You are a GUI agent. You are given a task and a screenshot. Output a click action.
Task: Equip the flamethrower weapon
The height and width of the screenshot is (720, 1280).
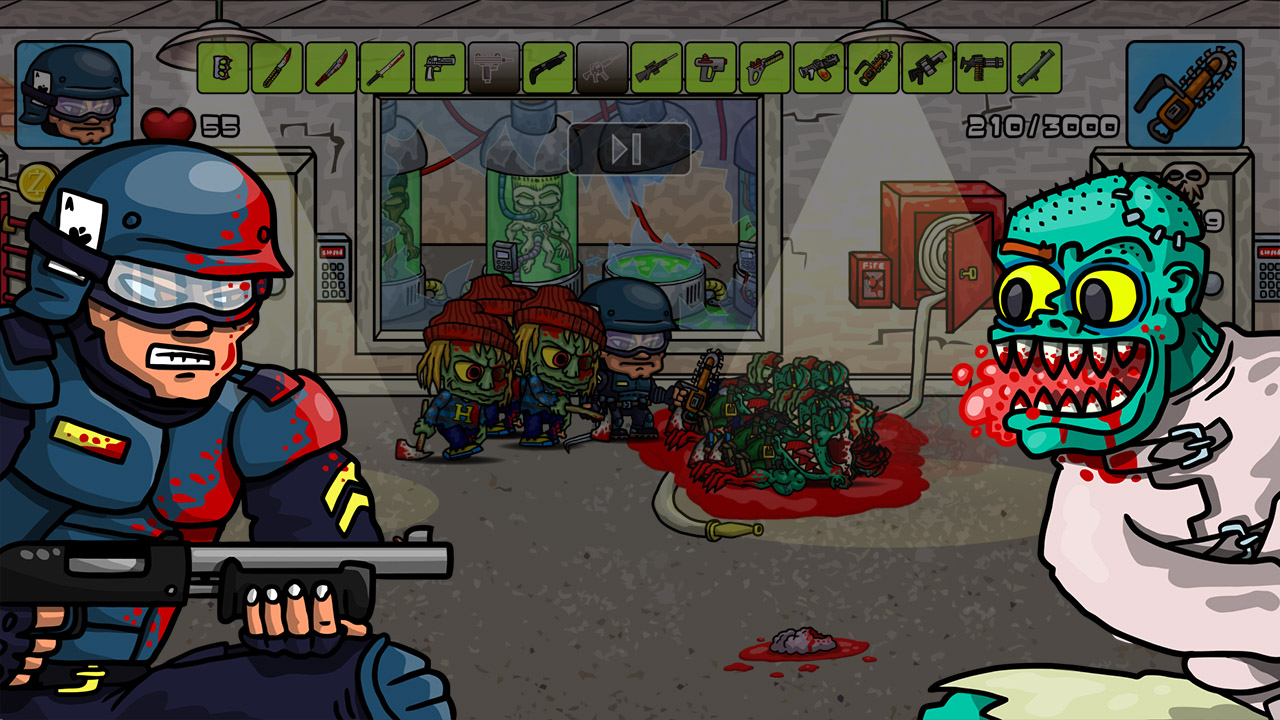(x=821, y=70)
